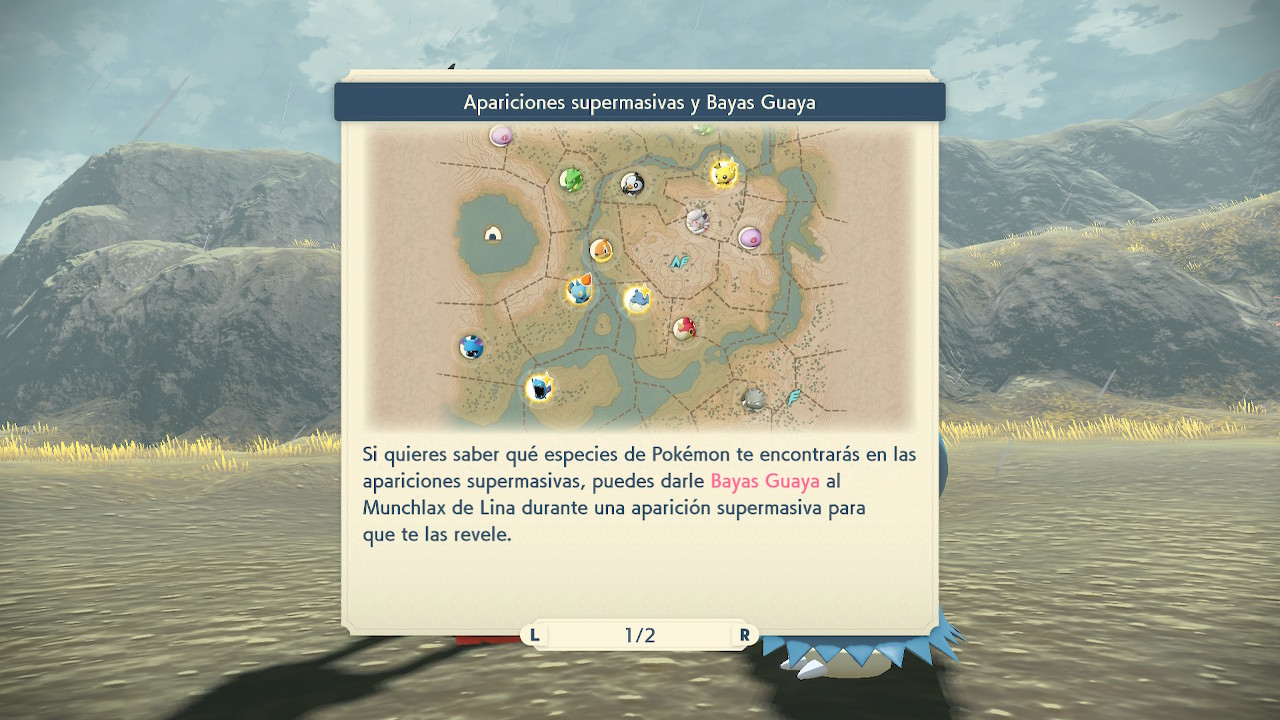Choose the black-and-white Starly map marker

pyautogui.click(x=631, y=183)
